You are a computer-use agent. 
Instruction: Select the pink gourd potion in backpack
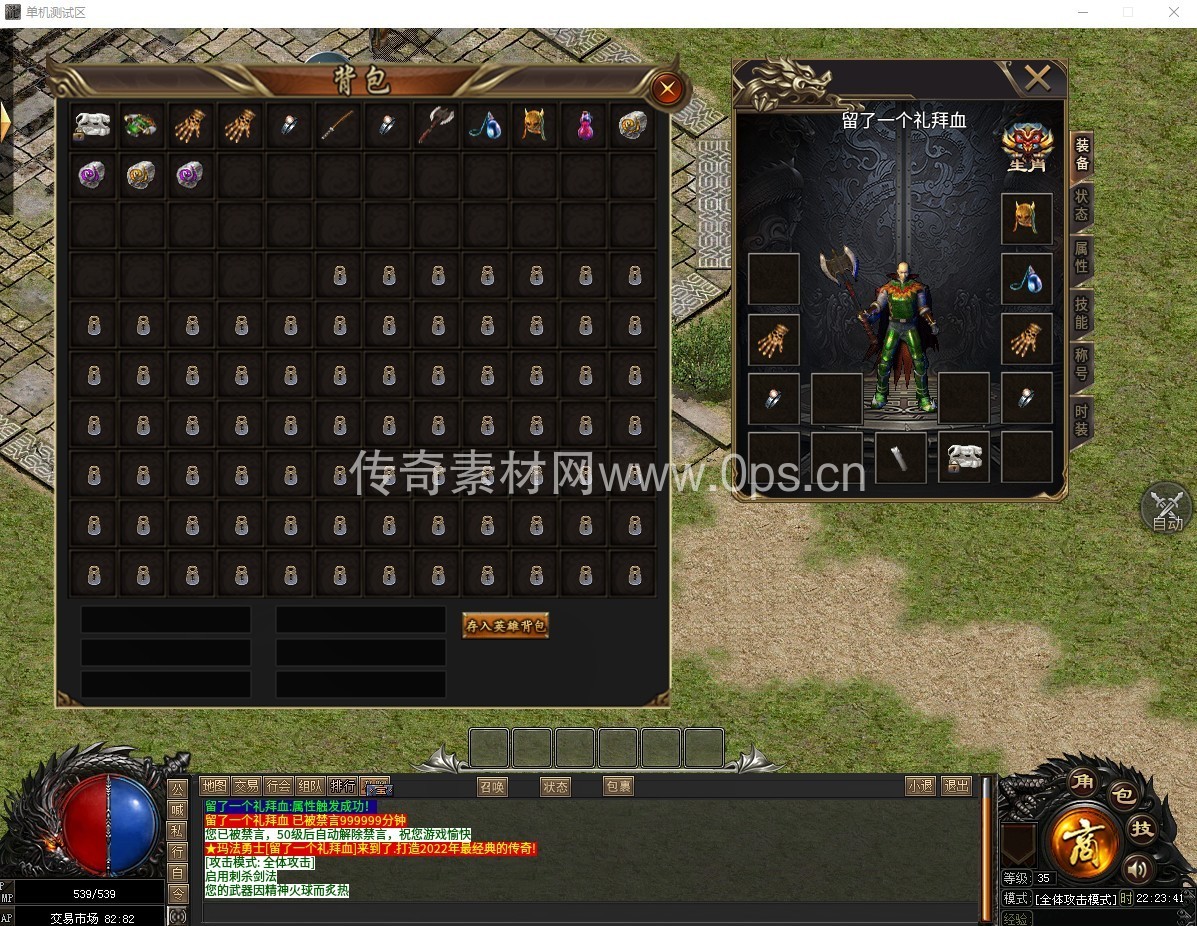click(584, 125)
